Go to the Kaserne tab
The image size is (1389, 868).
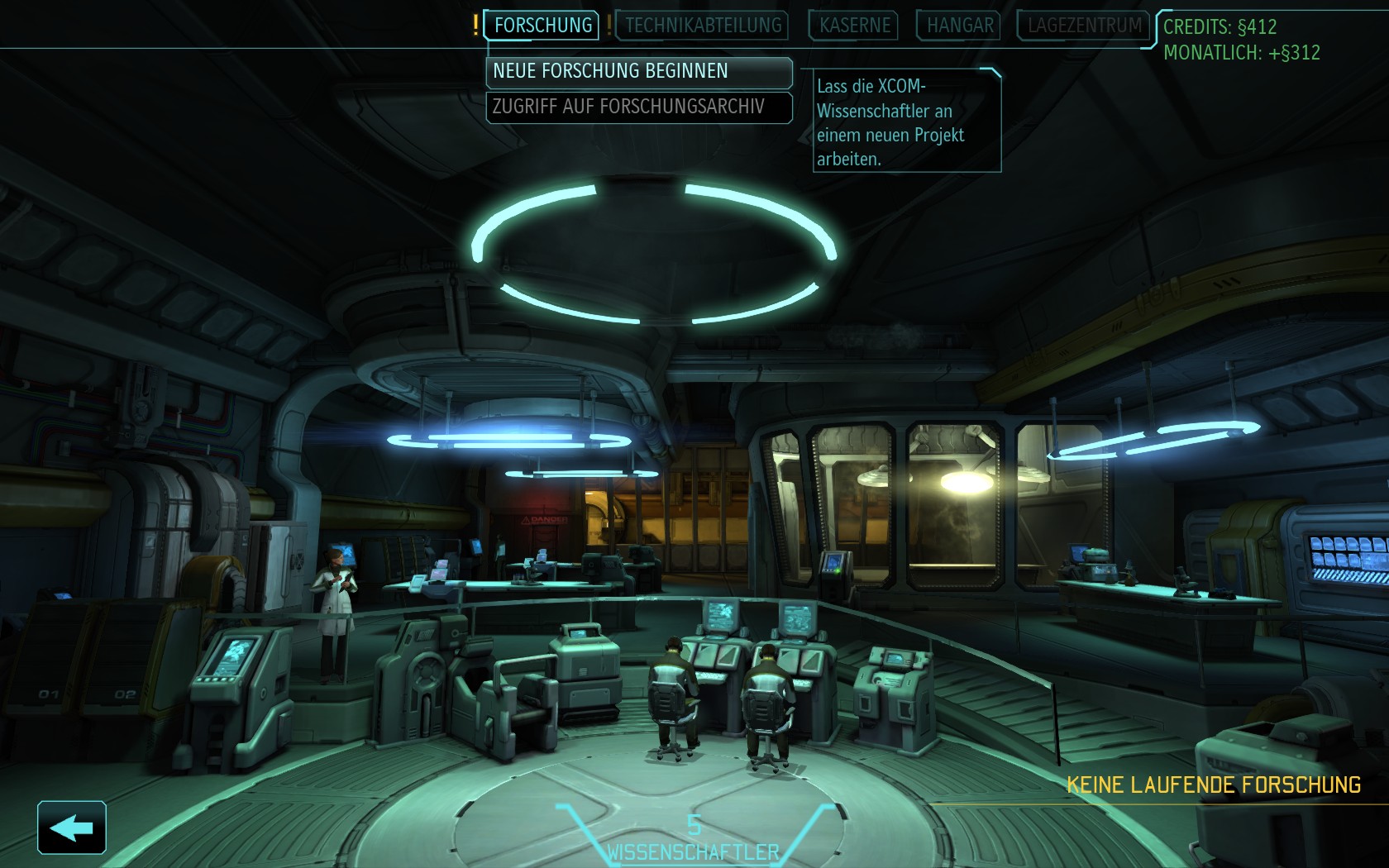[854, 26]
